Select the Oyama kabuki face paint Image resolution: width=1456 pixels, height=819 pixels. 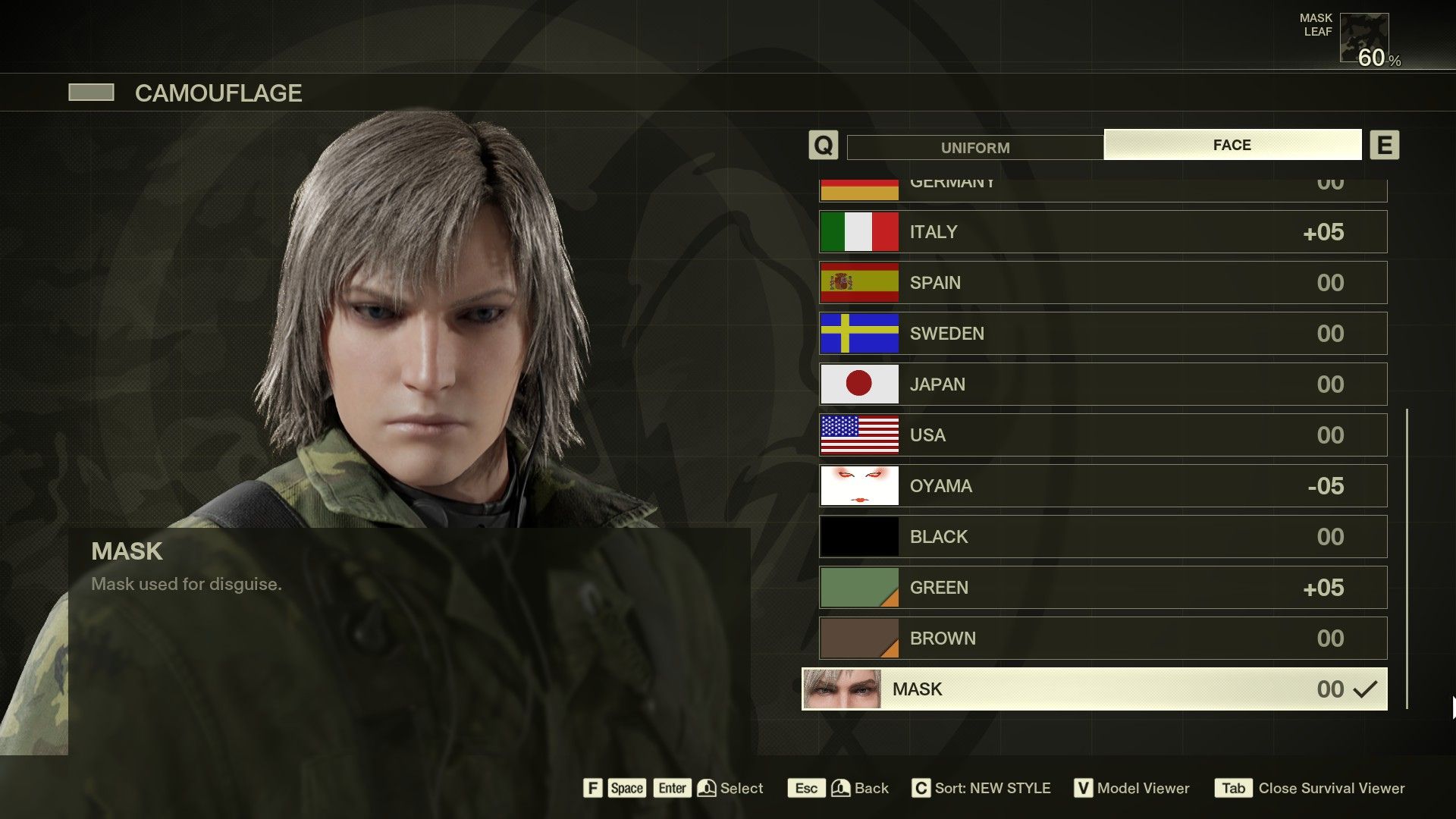click(x=858, y=485)
